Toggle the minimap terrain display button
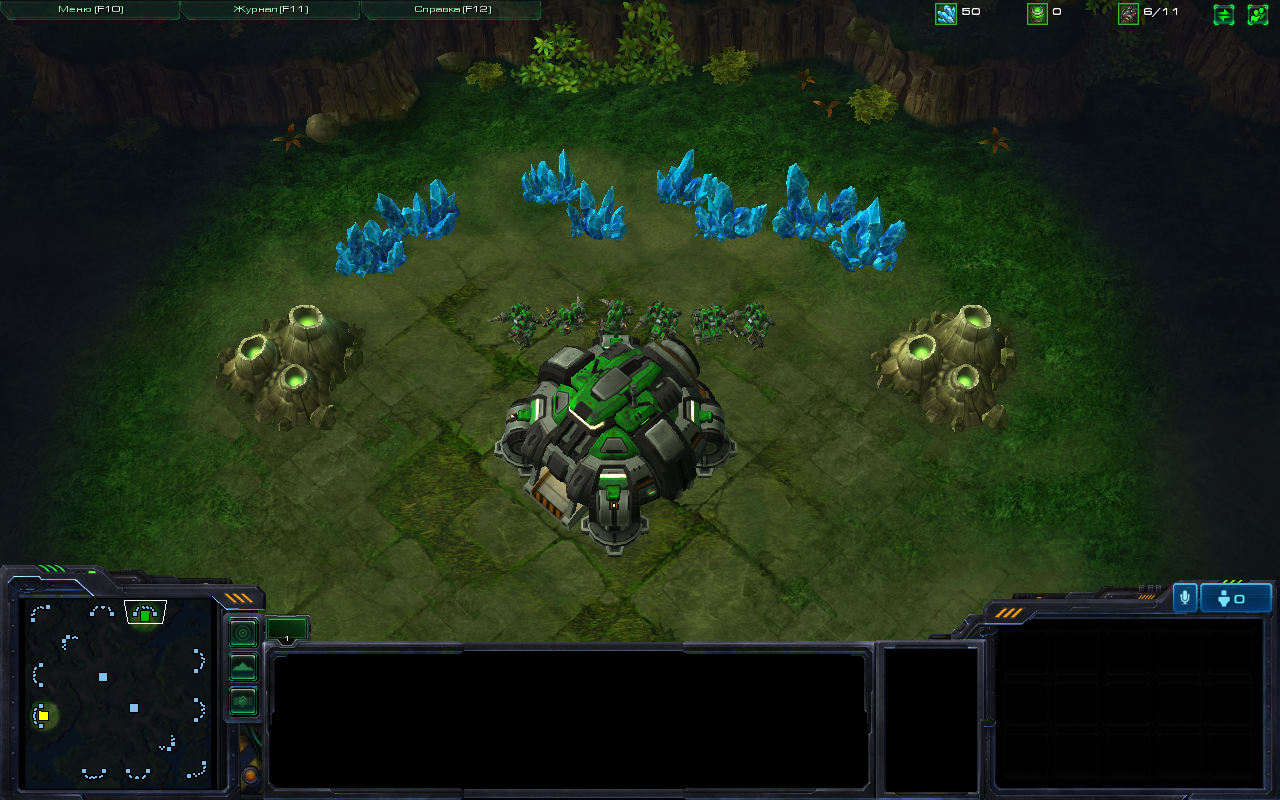This screenshot has width=1280, height=800. point(243,667)
